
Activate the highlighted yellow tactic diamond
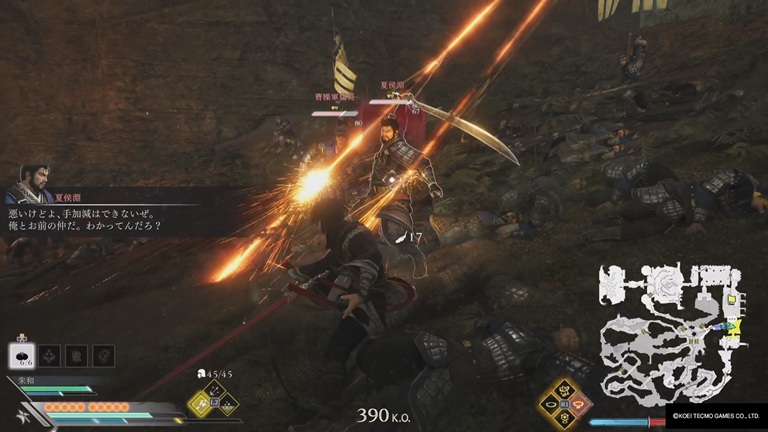coord(200,405)
